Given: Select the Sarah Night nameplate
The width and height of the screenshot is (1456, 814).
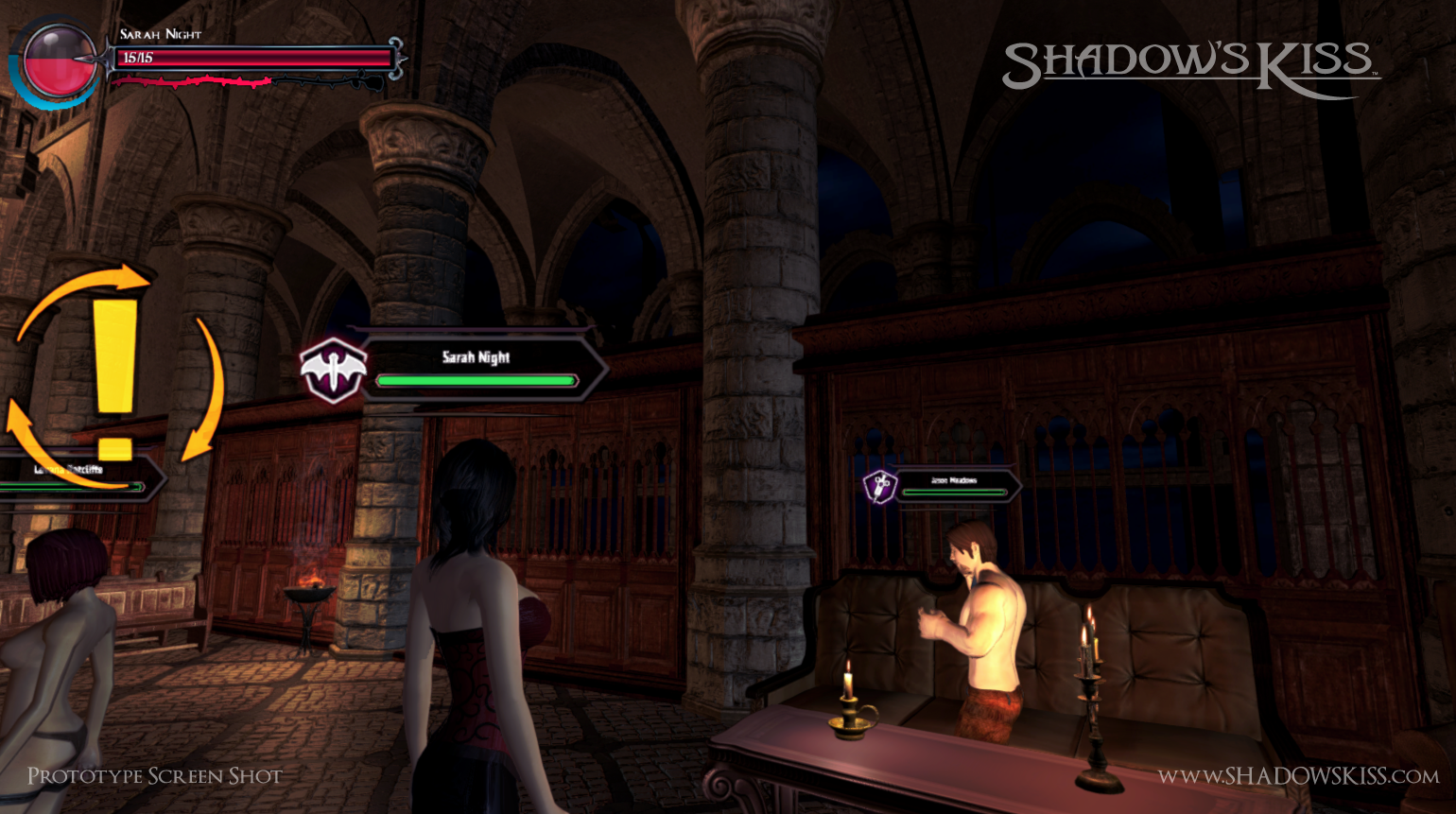Looking at the screenshot, I should (477, 367).
